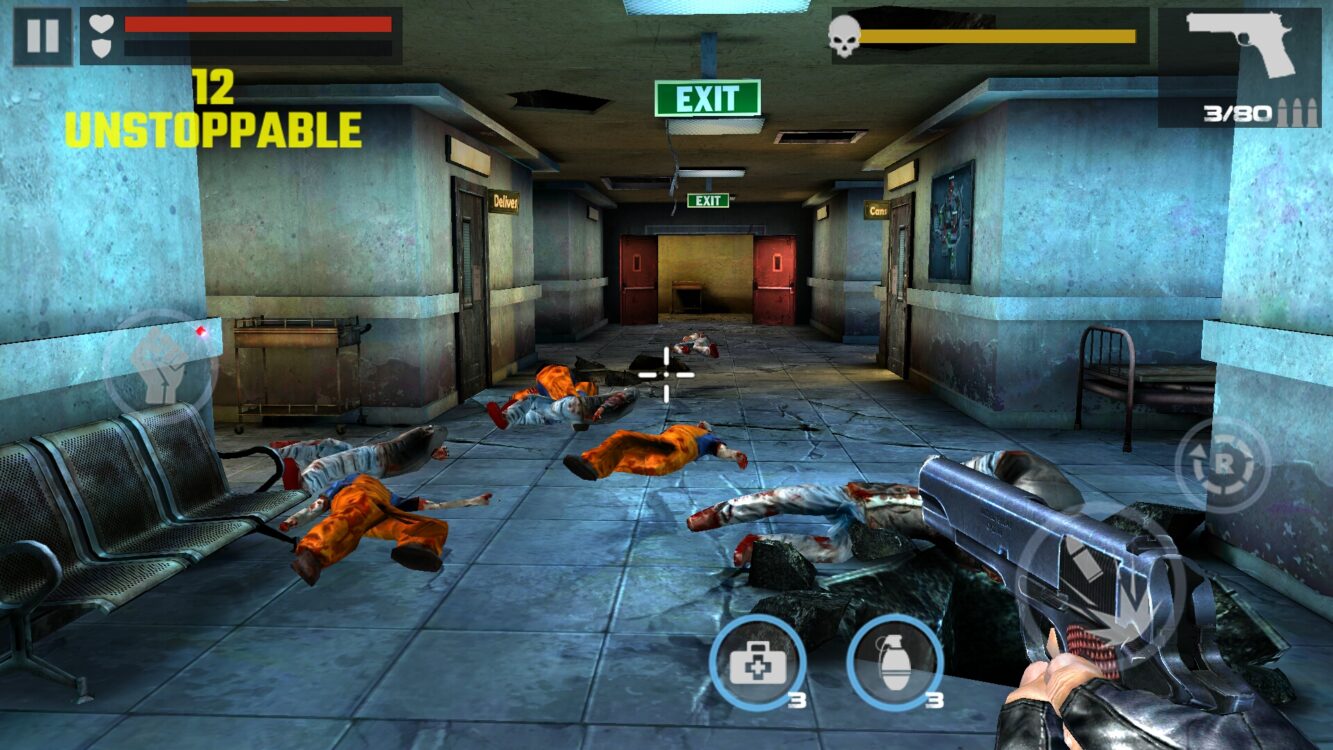The height and width of the screenshot is (750, 1333).
Task: Tap the reload button
Action: (x=1222, y=465)
